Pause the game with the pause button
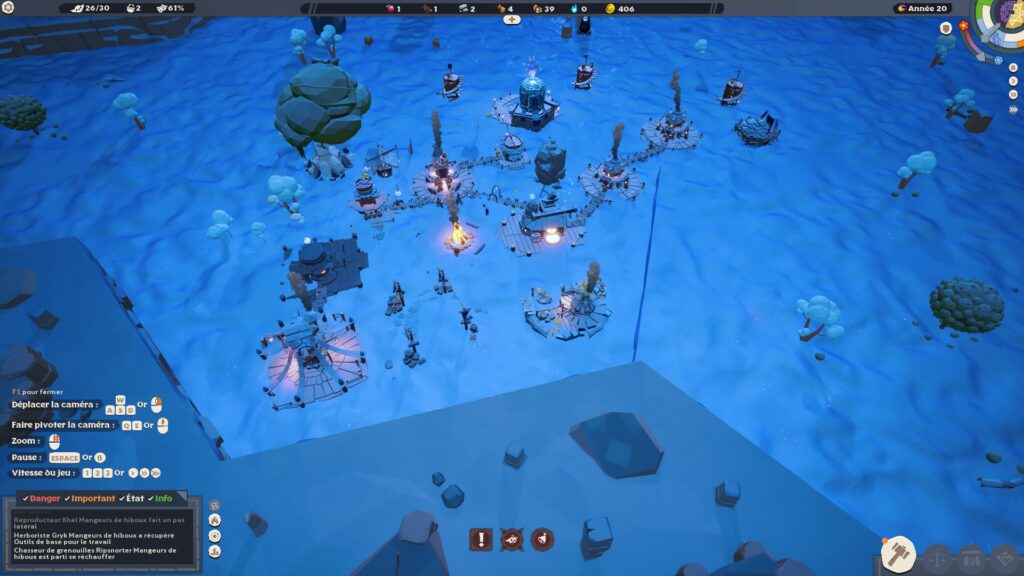Viewport: 1024px width, 576px height. pyautogui.click(x=1013, y=68)
